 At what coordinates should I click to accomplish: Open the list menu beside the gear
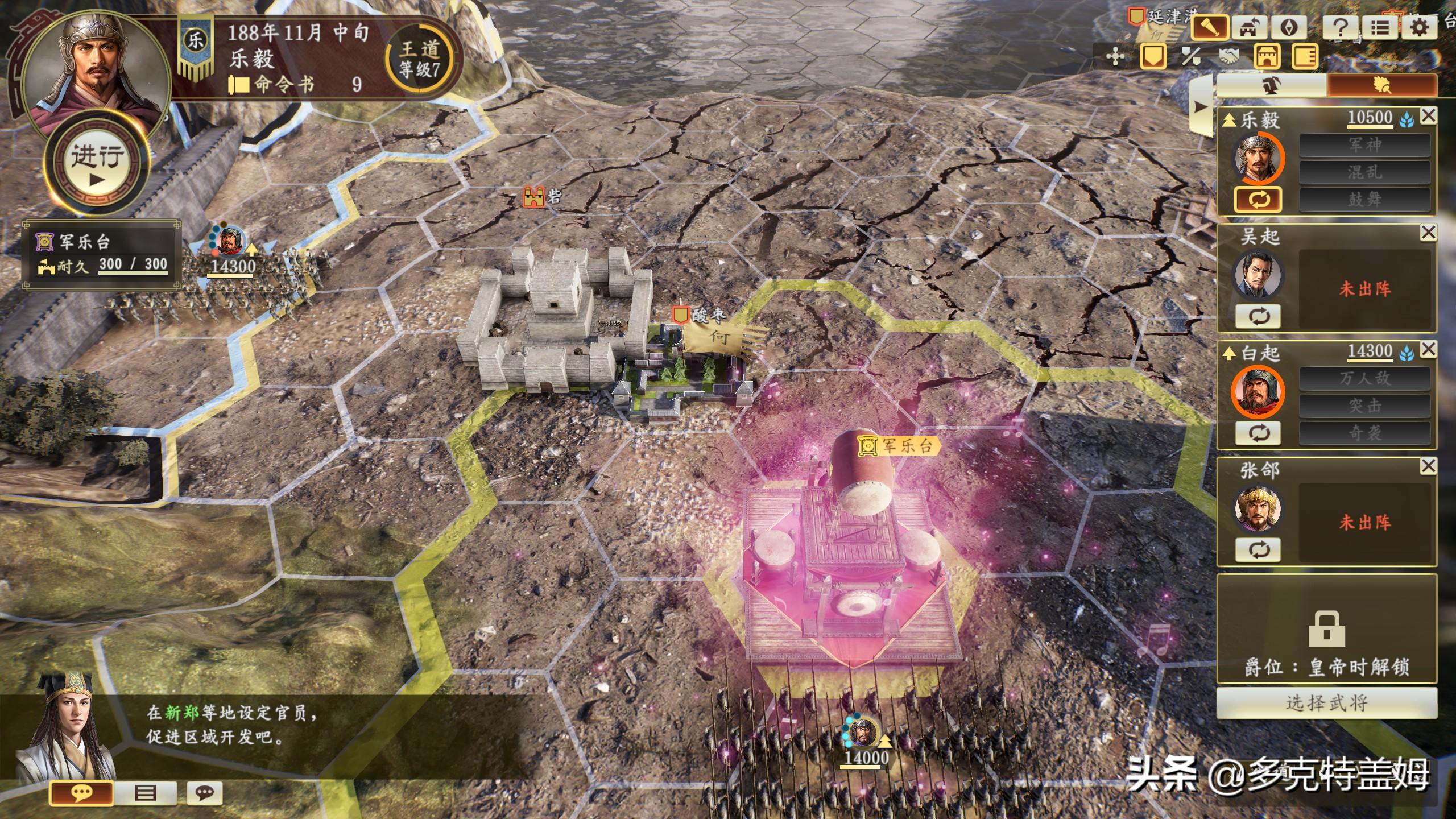click(x=1379, y=28)
